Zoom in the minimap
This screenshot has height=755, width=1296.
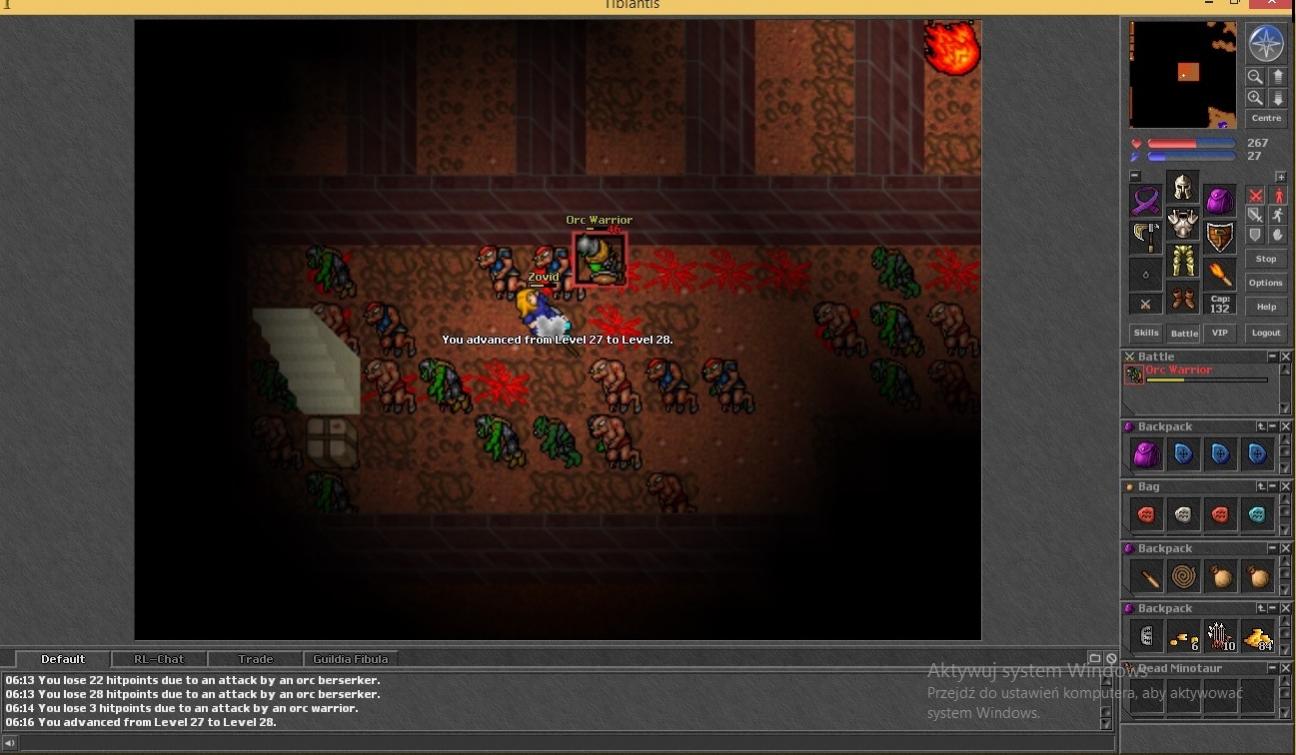(1255, 98)
